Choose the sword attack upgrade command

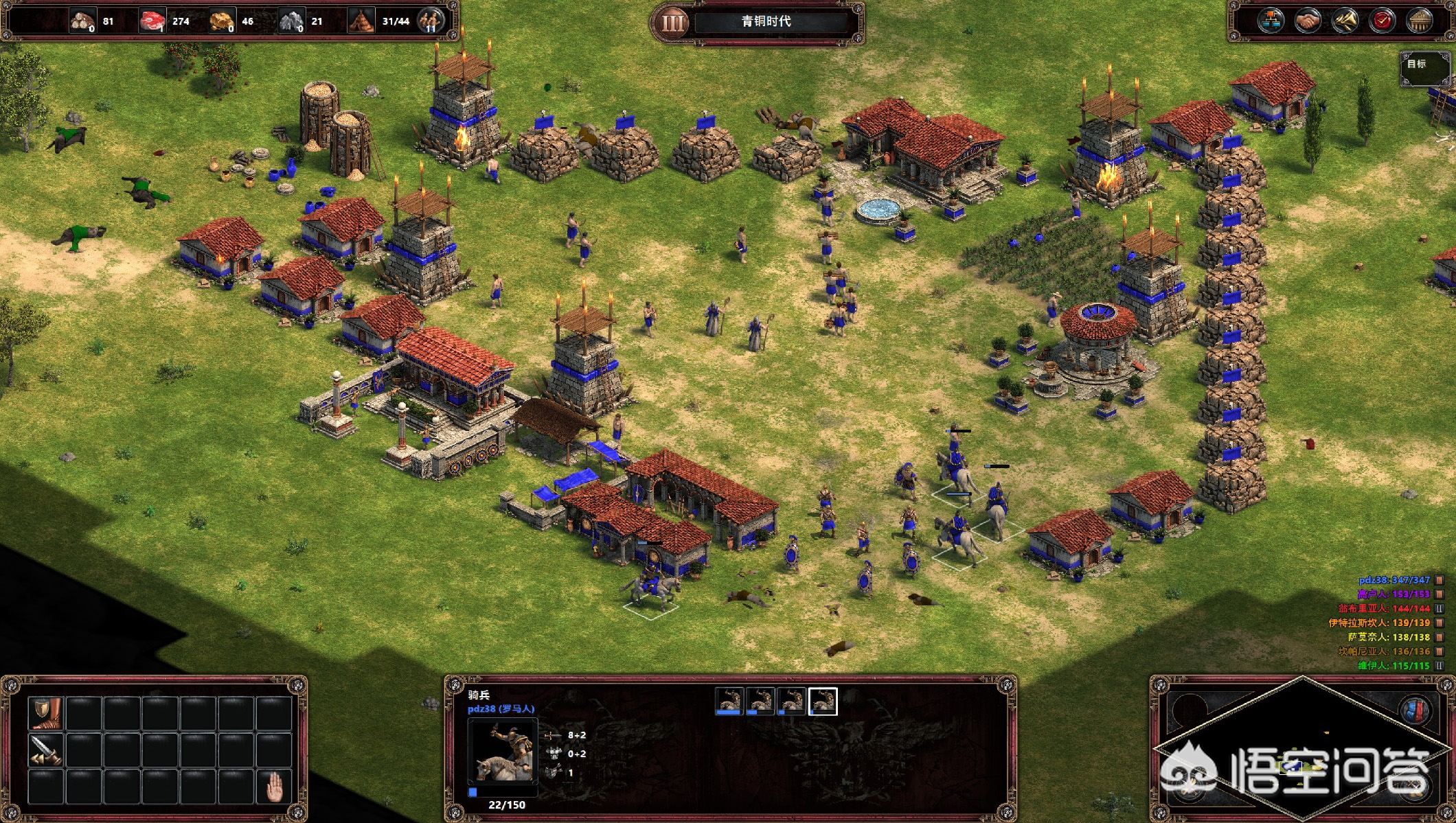click(x=46, y=750)
